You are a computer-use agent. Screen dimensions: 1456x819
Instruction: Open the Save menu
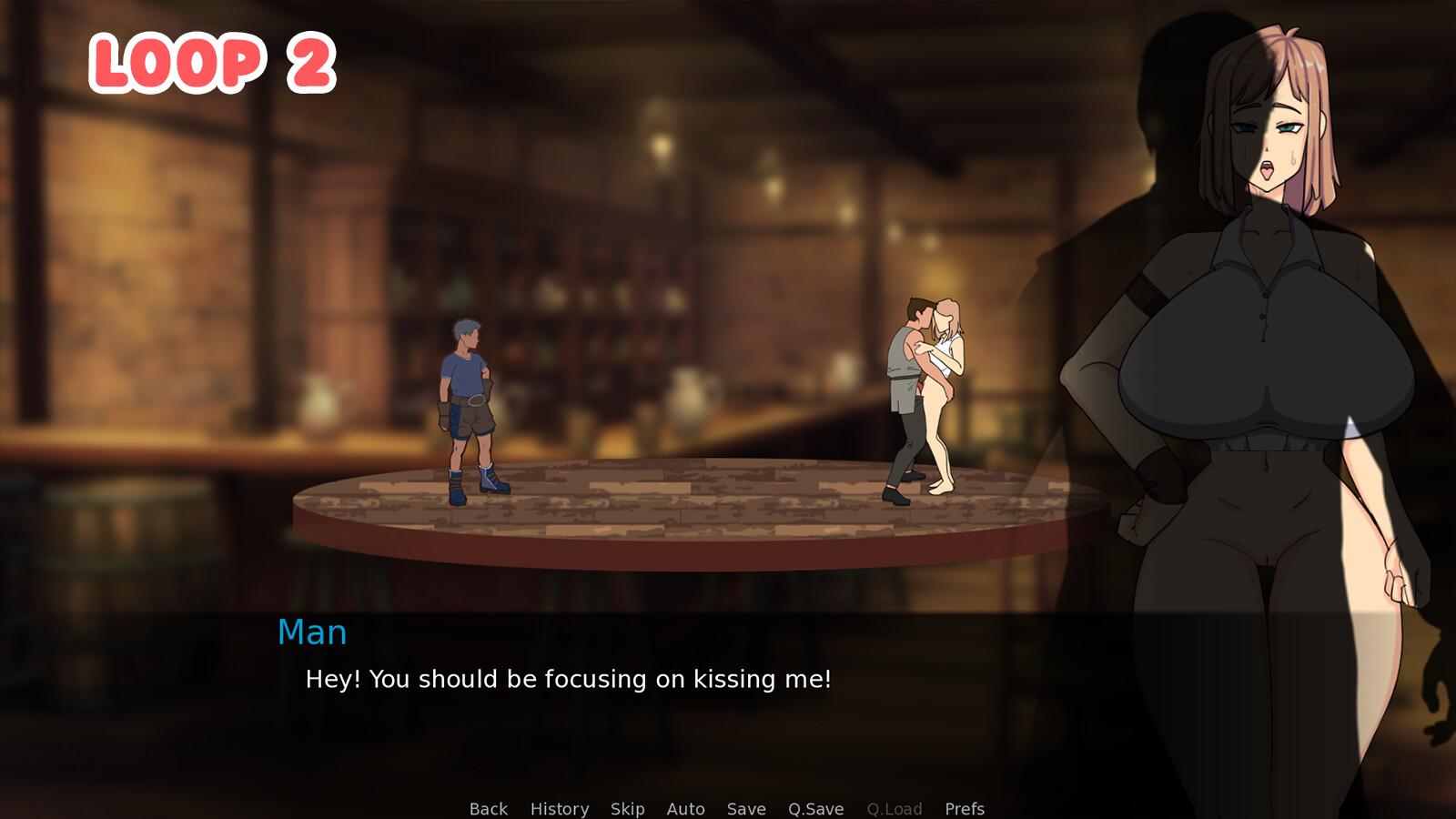[745, 809]
